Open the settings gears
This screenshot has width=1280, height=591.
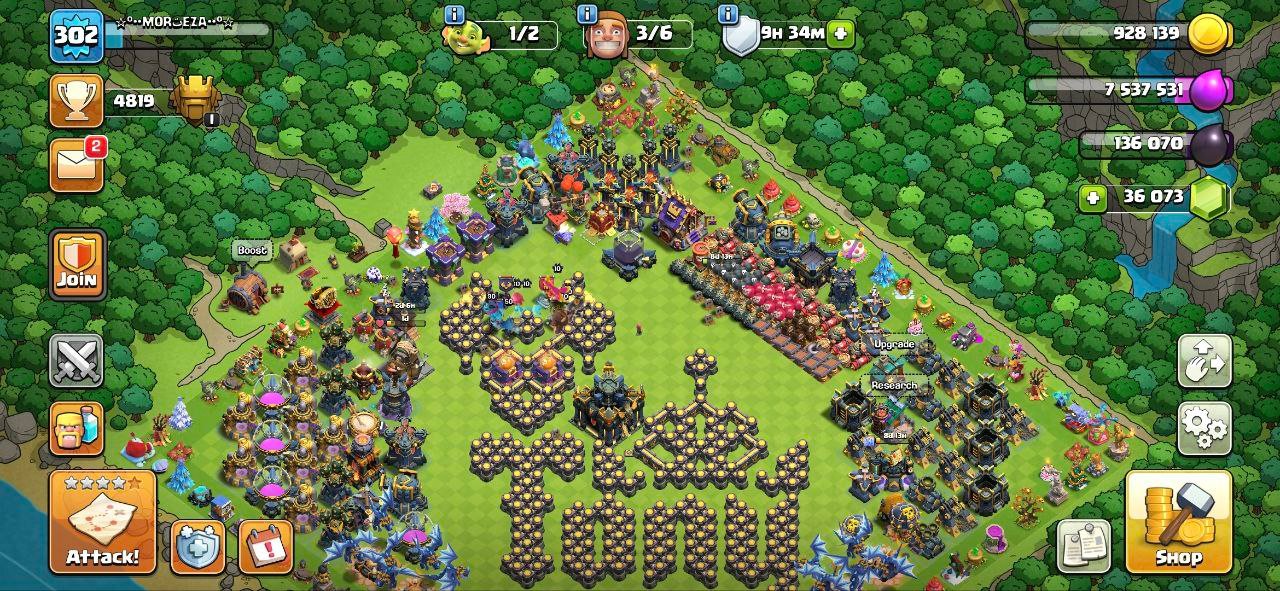point(1204,429)
